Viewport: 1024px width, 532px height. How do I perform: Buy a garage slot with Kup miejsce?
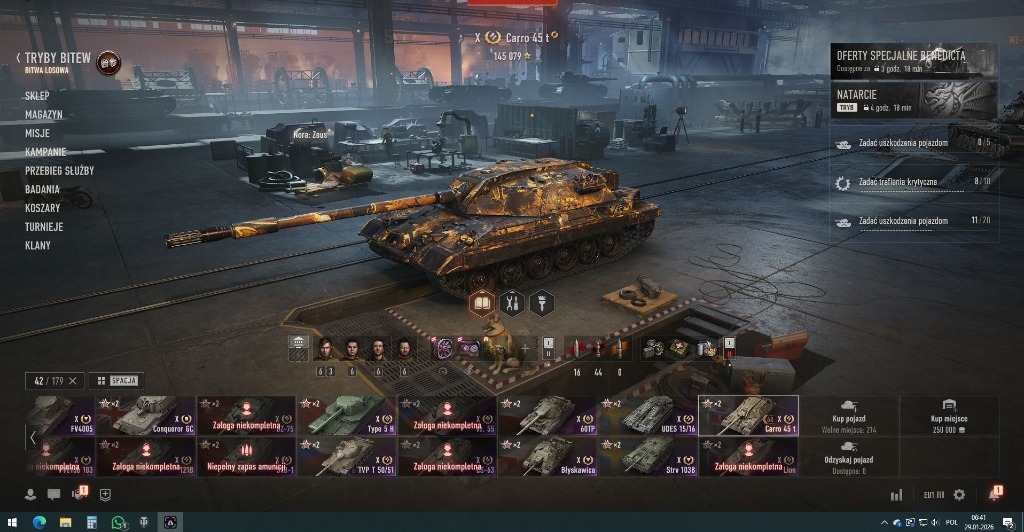948,416
